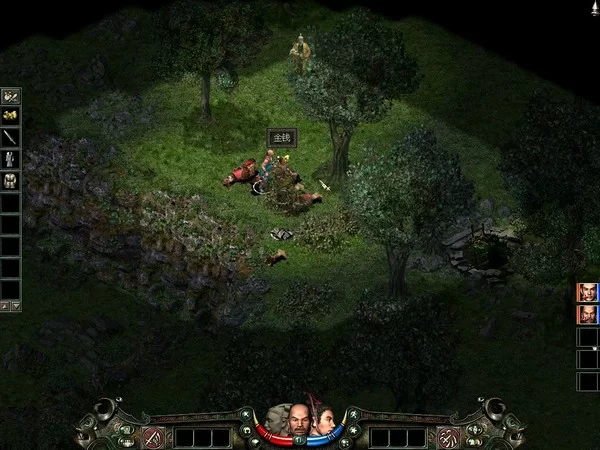Click the 金钱 item label
Viewport: 600px width, 450px height.
[x=281, y=138]
